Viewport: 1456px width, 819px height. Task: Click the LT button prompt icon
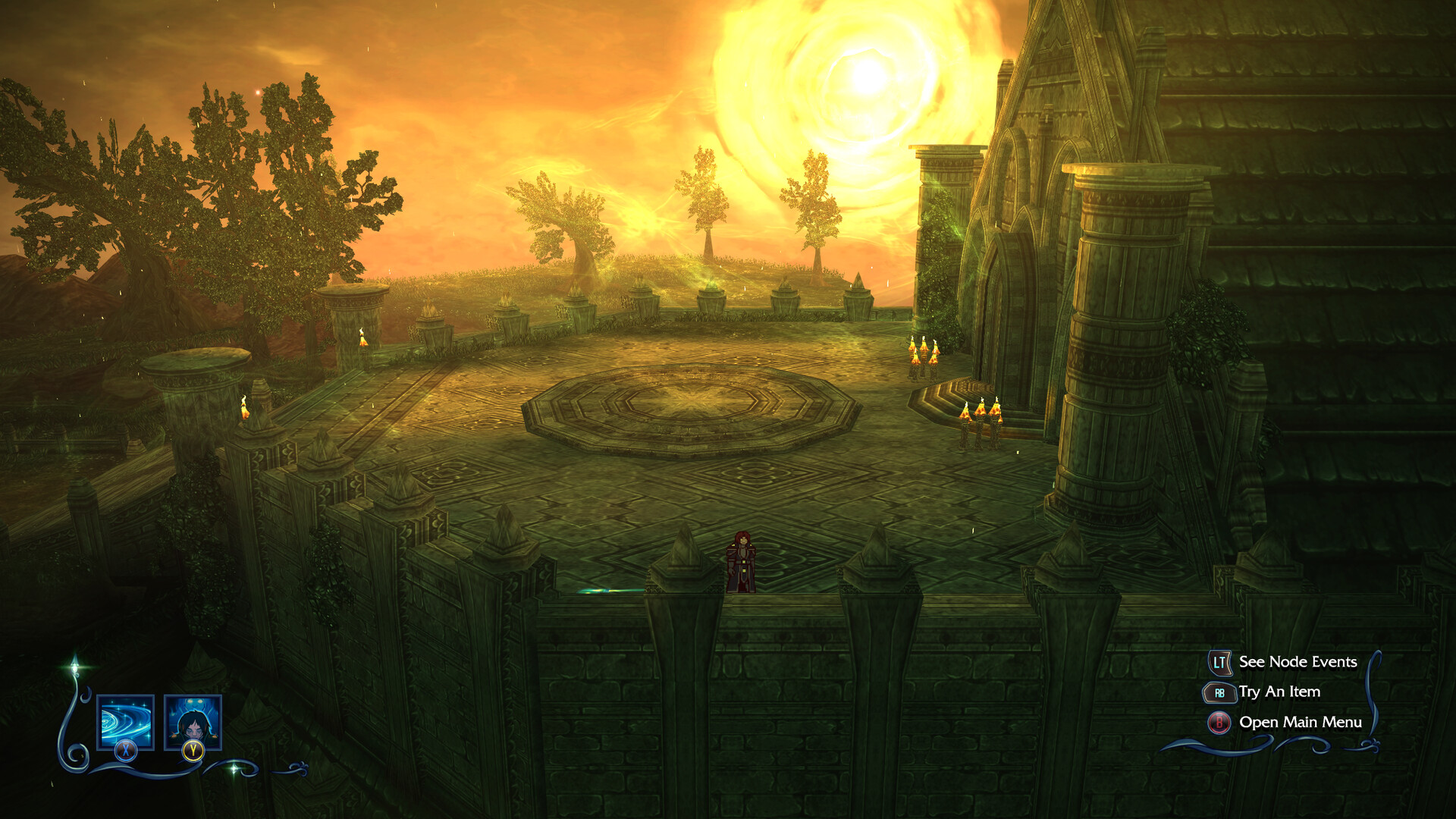(x=1219, y=662)
